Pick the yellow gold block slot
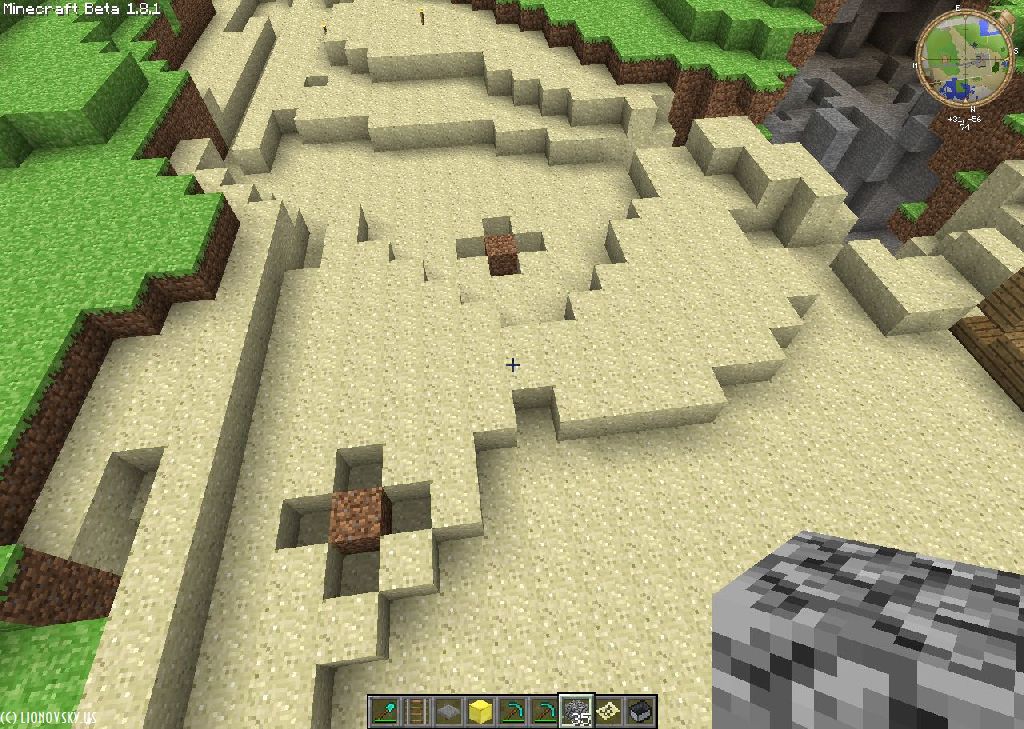 pos(480,711)
